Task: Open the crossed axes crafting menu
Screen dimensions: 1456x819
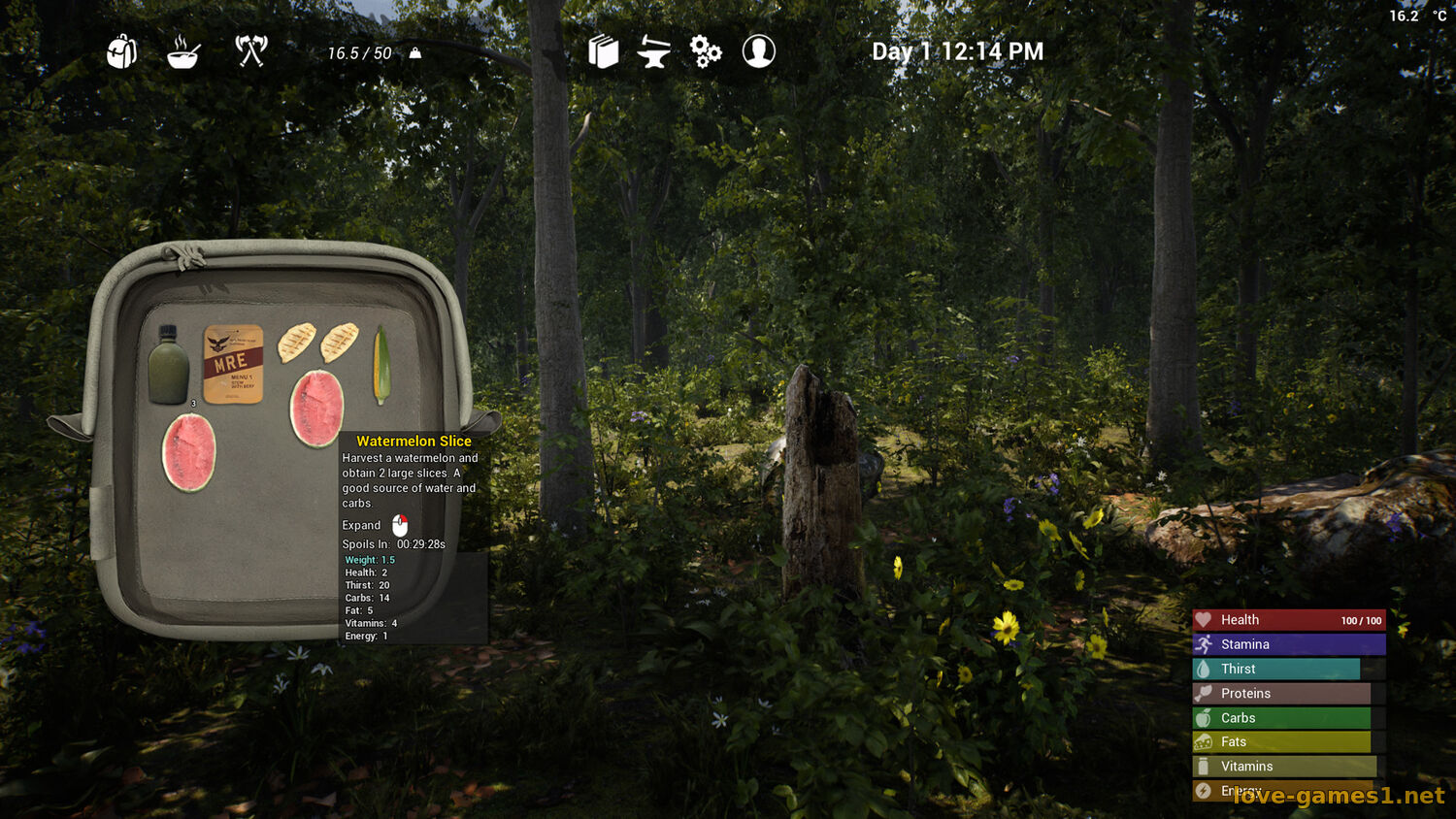Action: click(x=251, y=50)
